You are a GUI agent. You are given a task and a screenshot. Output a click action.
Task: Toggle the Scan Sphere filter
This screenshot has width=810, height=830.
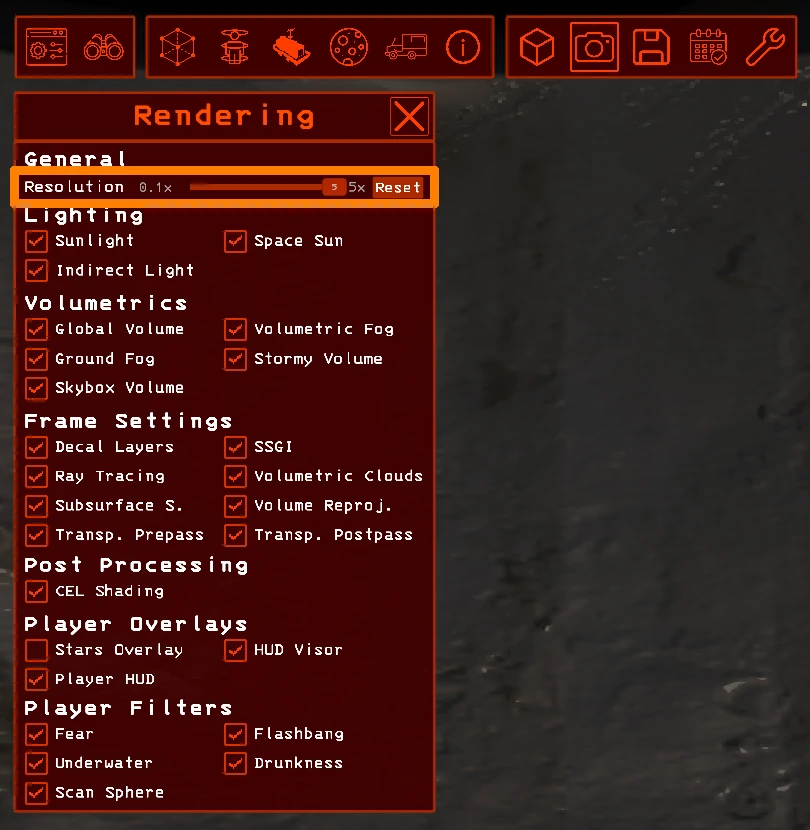[x=37, y=792]
